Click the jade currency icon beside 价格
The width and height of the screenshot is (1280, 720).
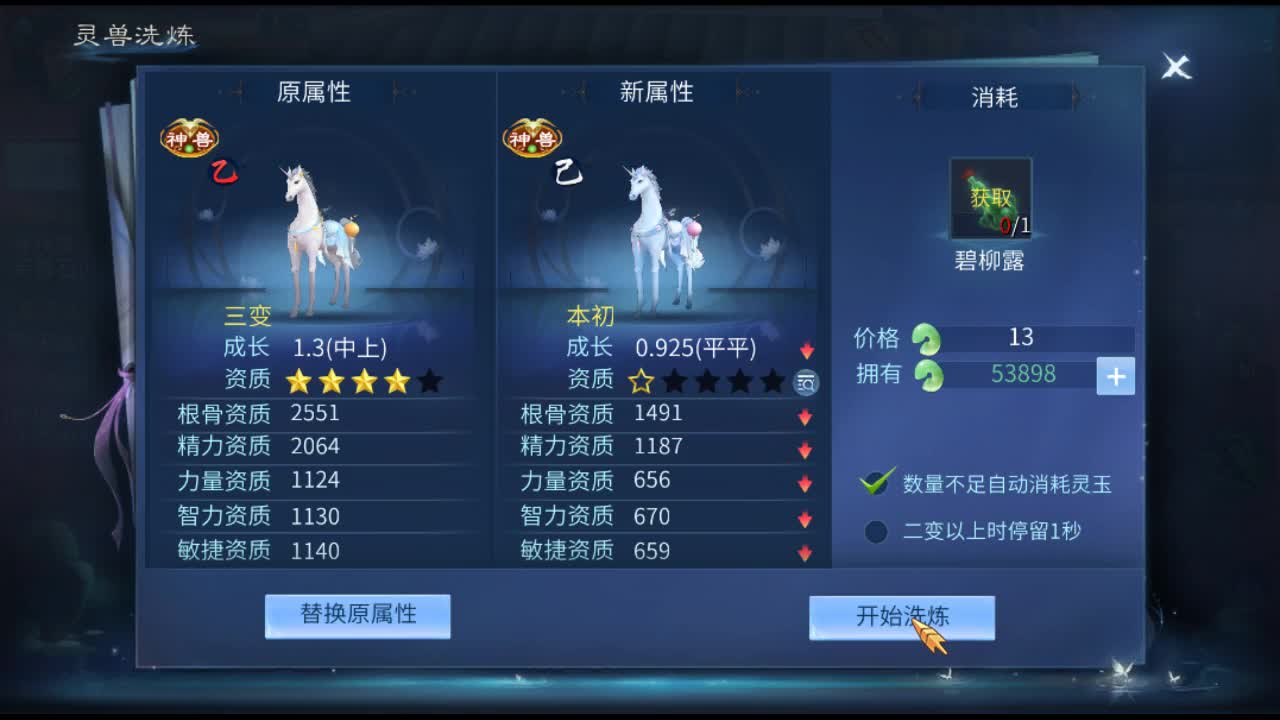point(929,340)
